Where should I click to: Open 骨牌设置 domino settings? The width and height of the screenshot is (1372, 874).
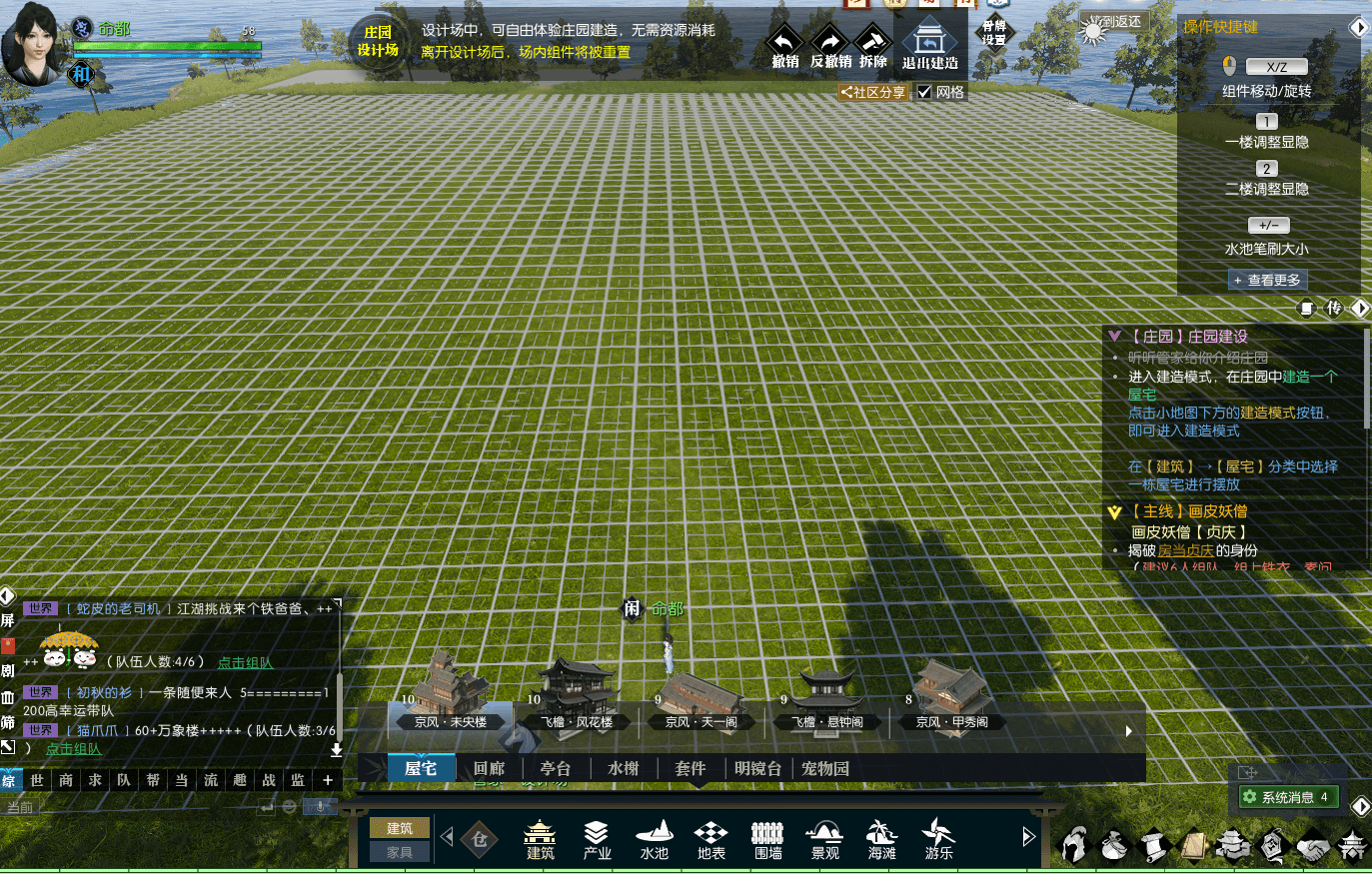[994, 33]
